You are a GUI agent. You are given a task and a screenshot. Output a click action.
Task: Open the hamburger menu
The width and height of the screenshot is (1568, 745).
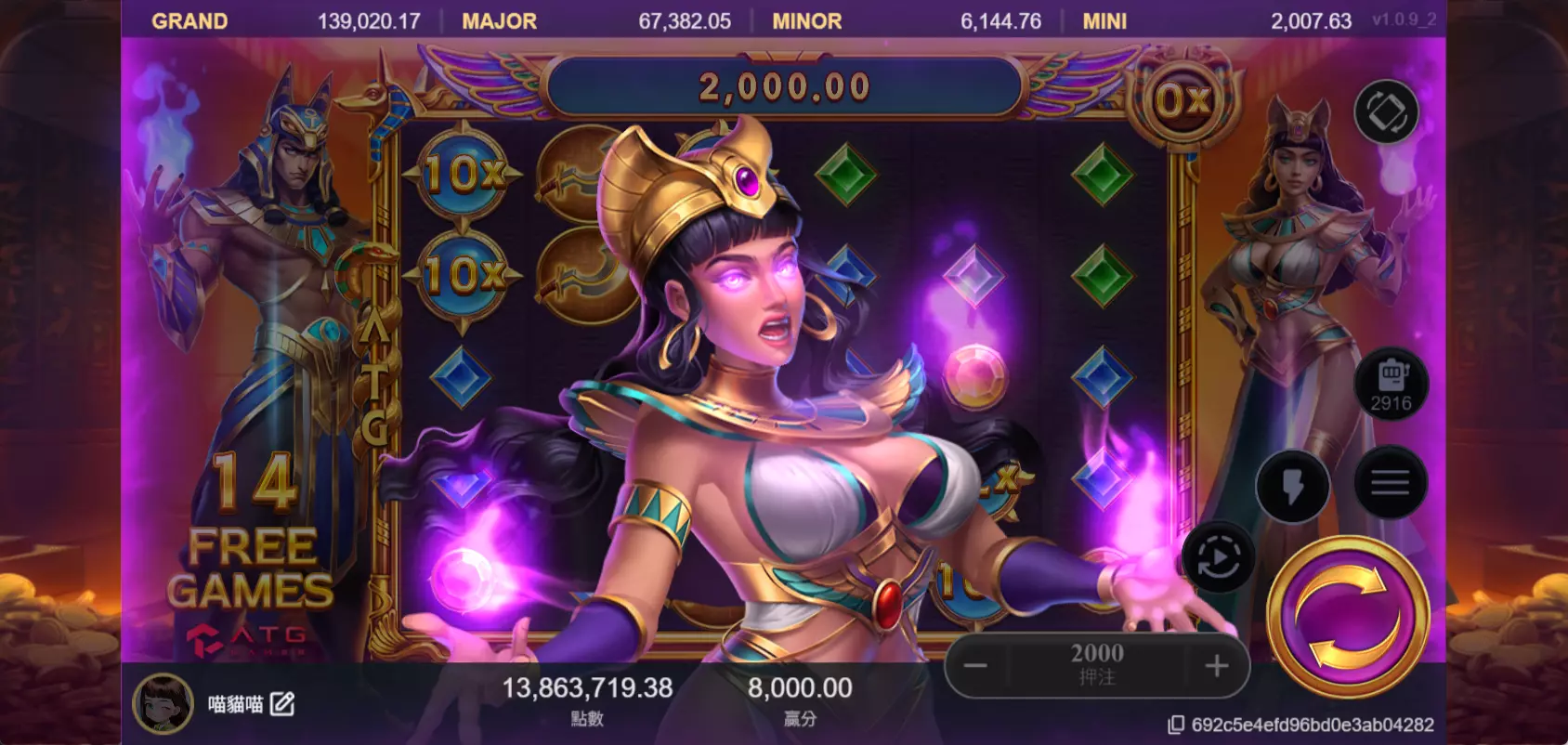1390,482
